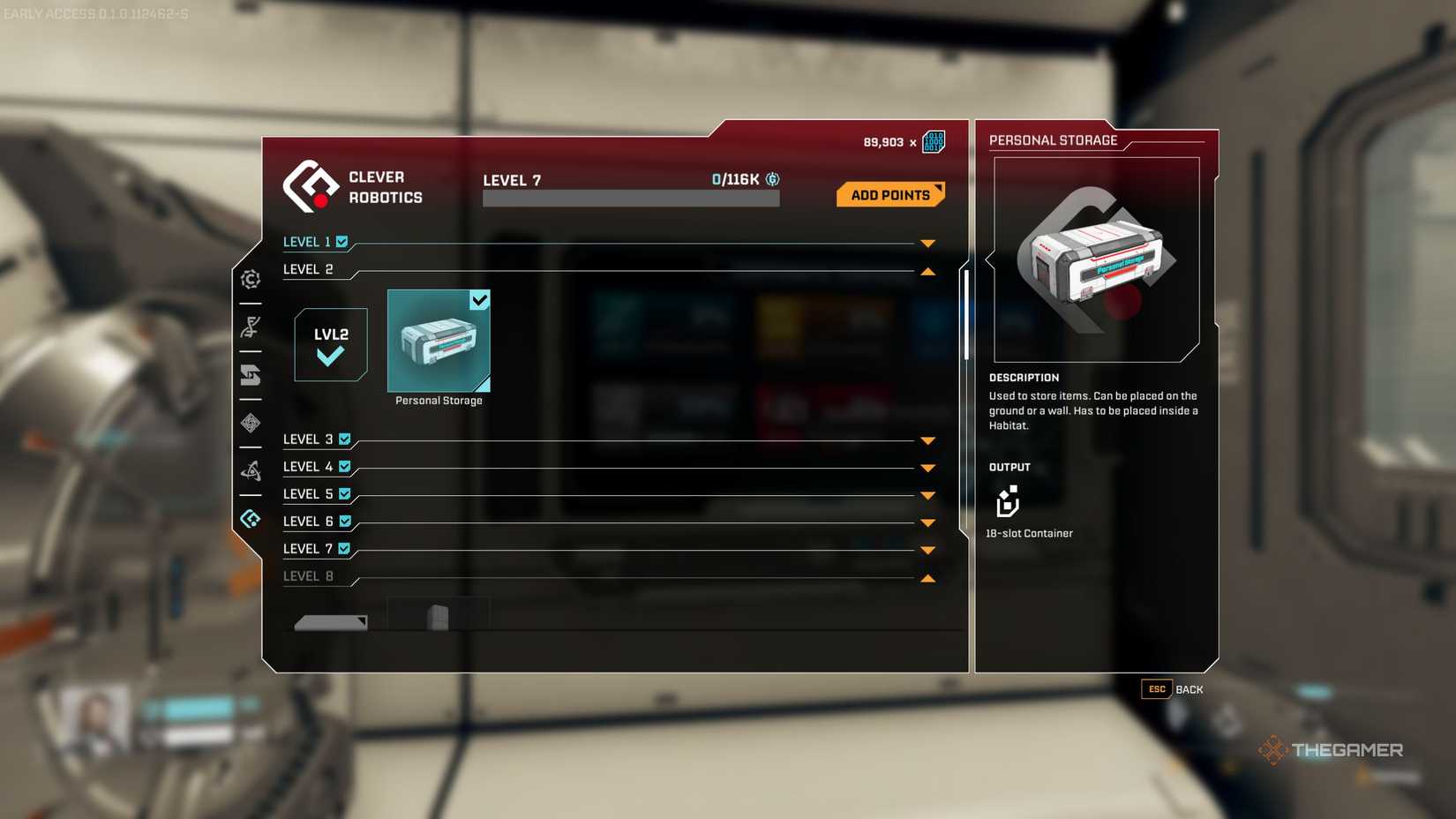Open the diamond-shaped category icon in the sidebar

click(251, 425)
